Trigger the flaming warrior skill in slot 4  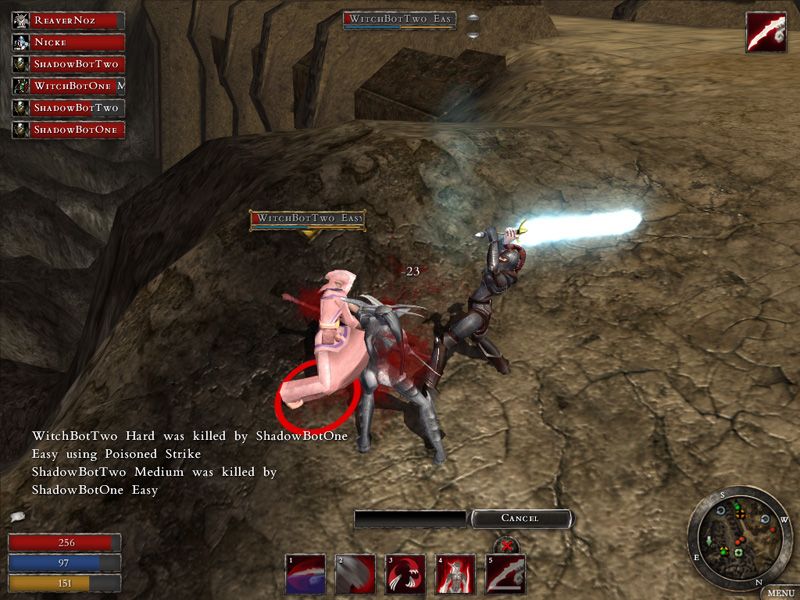(x=455, y=575)
